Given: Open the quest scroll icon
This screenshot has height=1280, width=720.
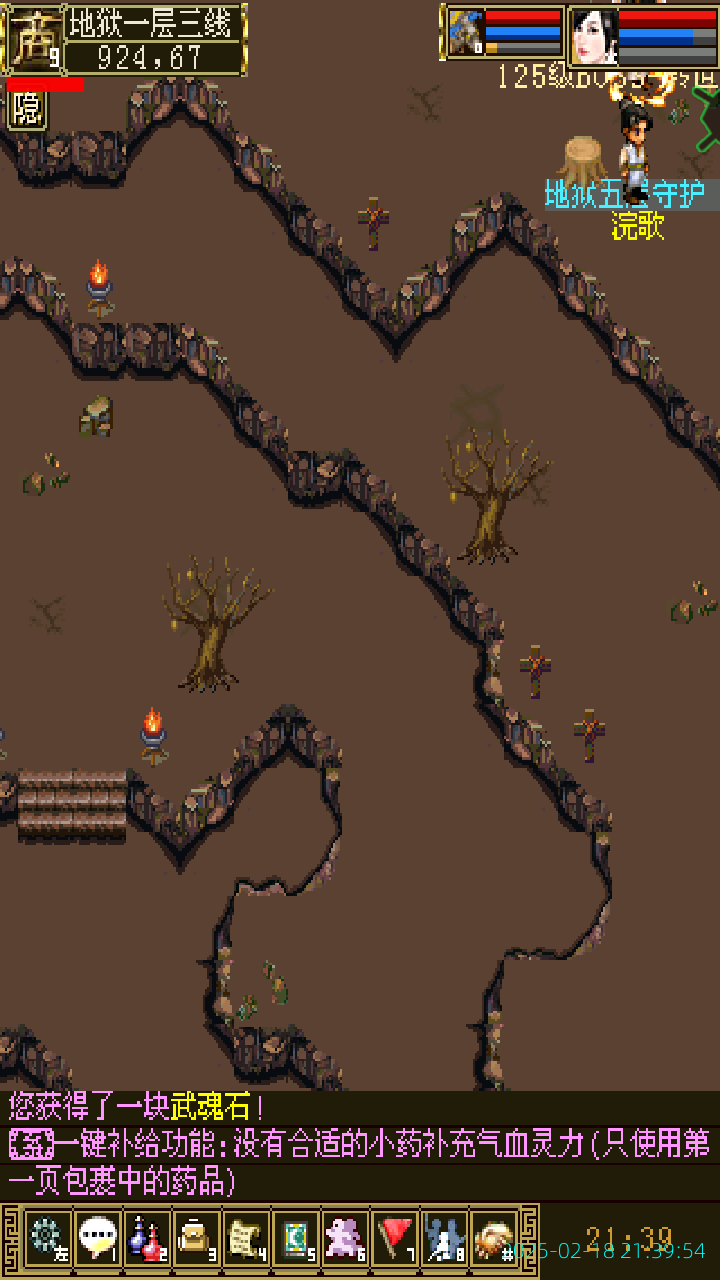Looking at the screenshot, I should tap(246, 1239).
